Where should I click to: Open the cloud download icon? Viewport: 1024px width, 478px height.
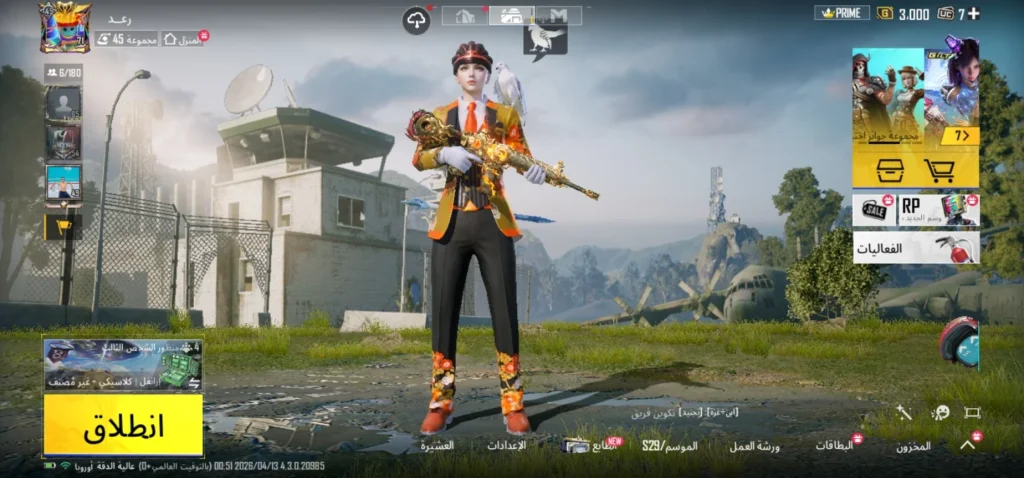[416, 20]
